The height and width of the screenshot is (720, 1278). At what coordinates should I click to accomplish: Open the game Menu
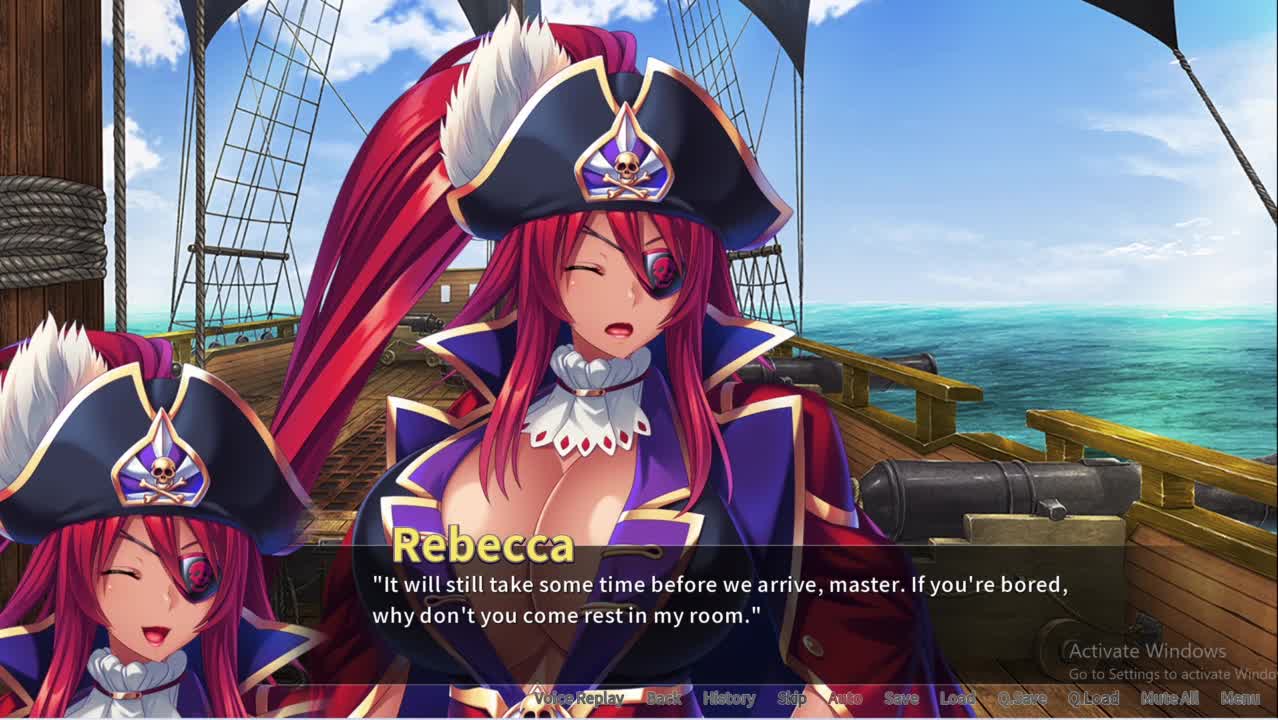(1240, 698)
